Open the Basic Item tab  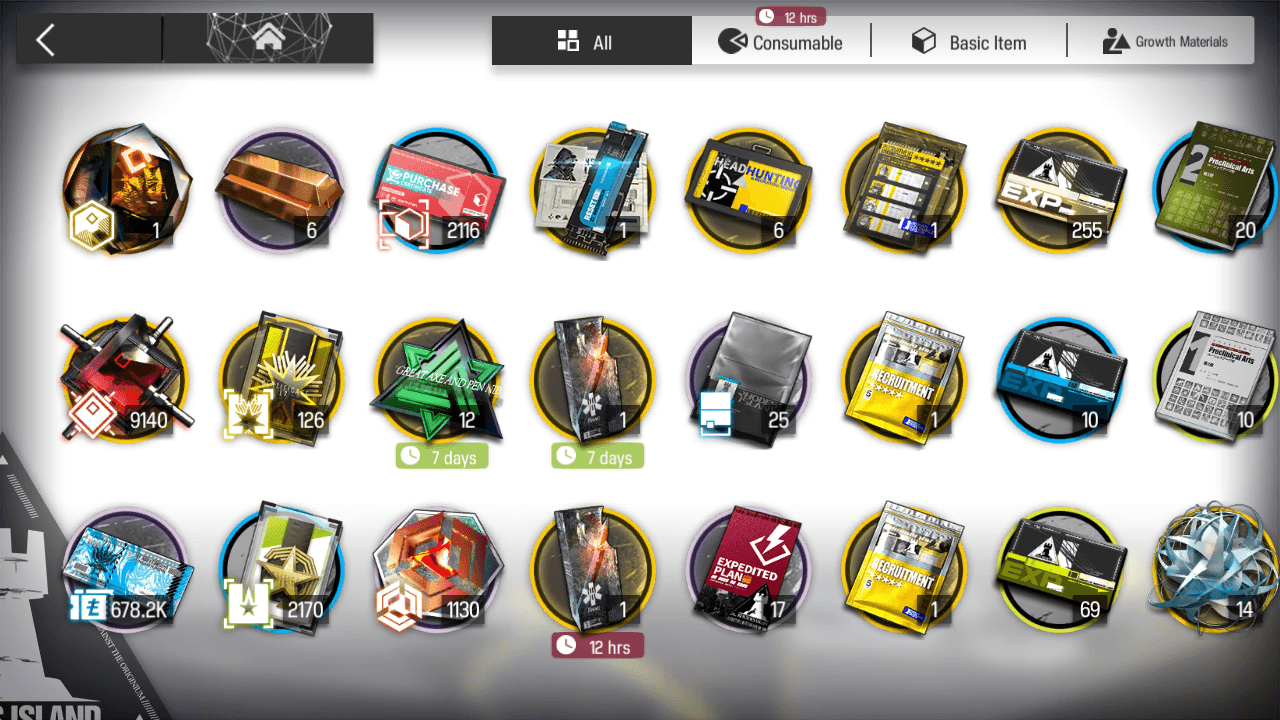coord(968,42)
